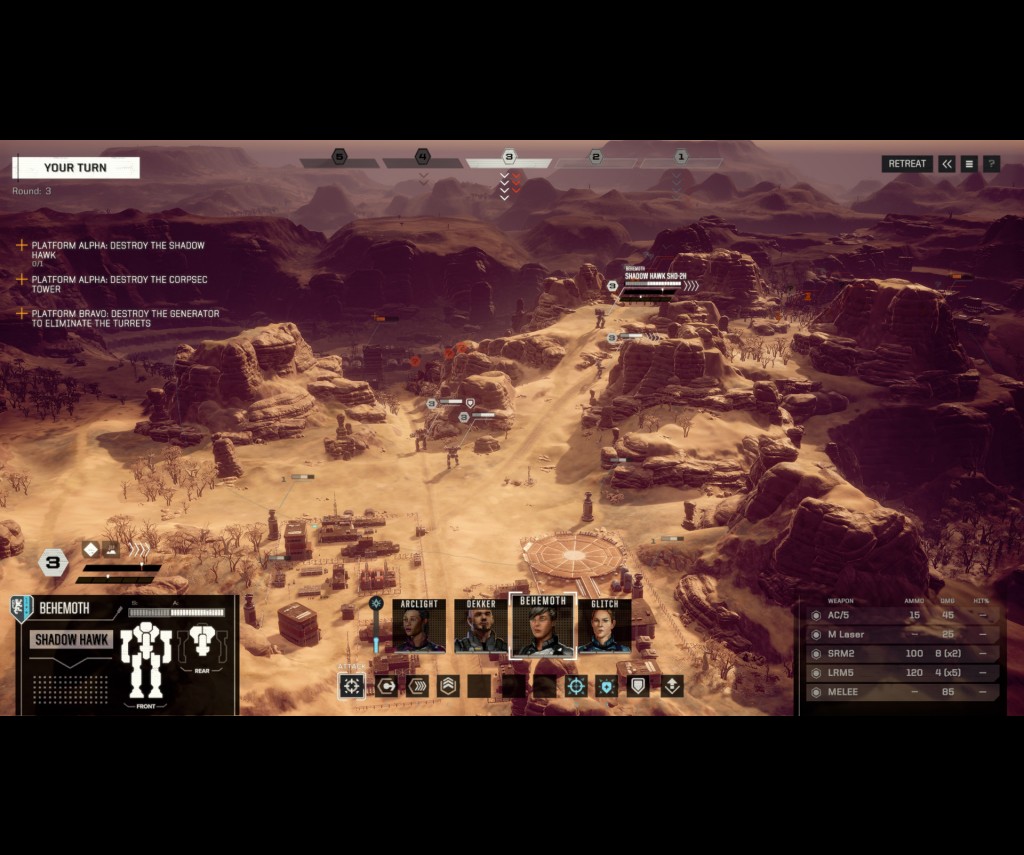Open the hamburger menu at top right
1024x855 pixels.
pos(969,164)
